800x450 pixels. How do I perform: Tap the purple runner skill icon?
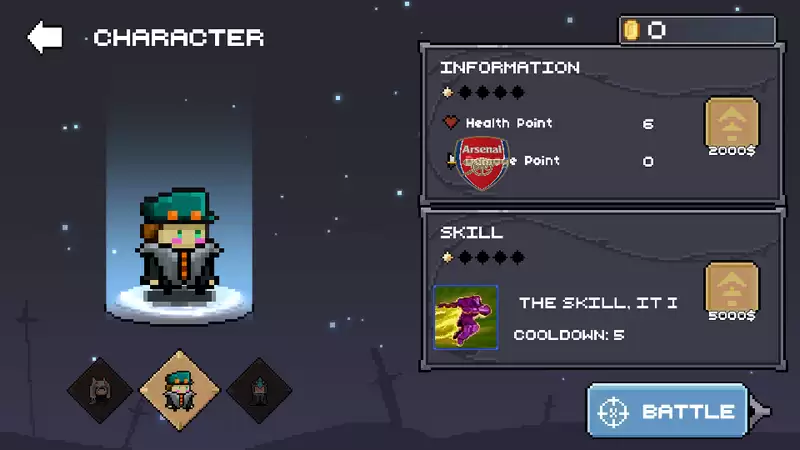click(x=466, y=317)
